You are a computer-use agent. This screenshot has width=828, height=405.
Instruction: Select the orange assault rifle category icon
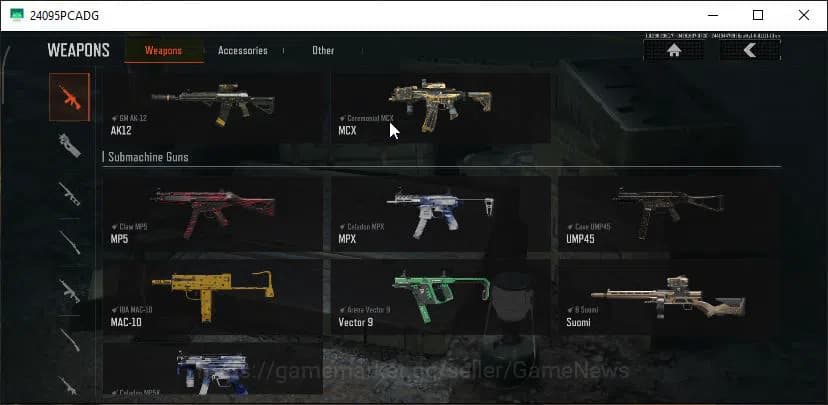coord(69,97)
